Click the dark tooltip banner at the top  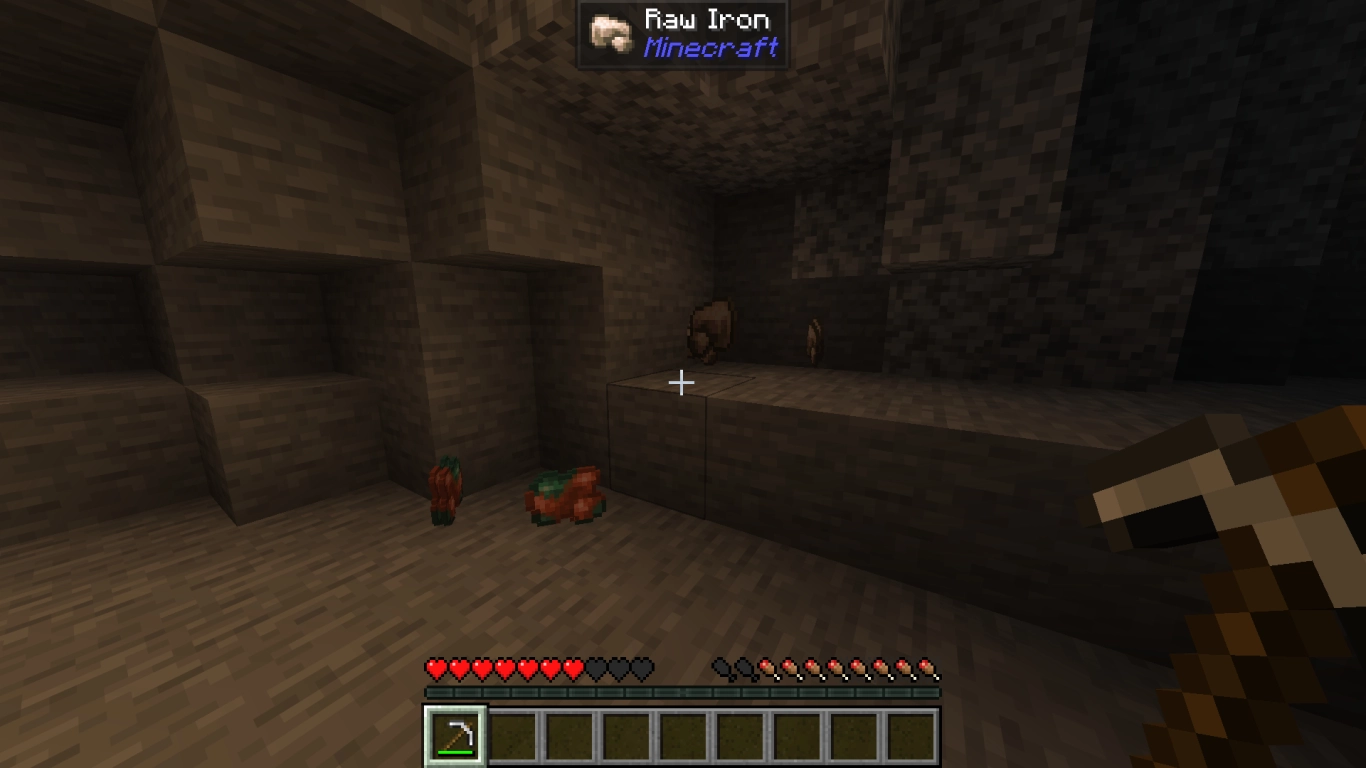[683, 32]
